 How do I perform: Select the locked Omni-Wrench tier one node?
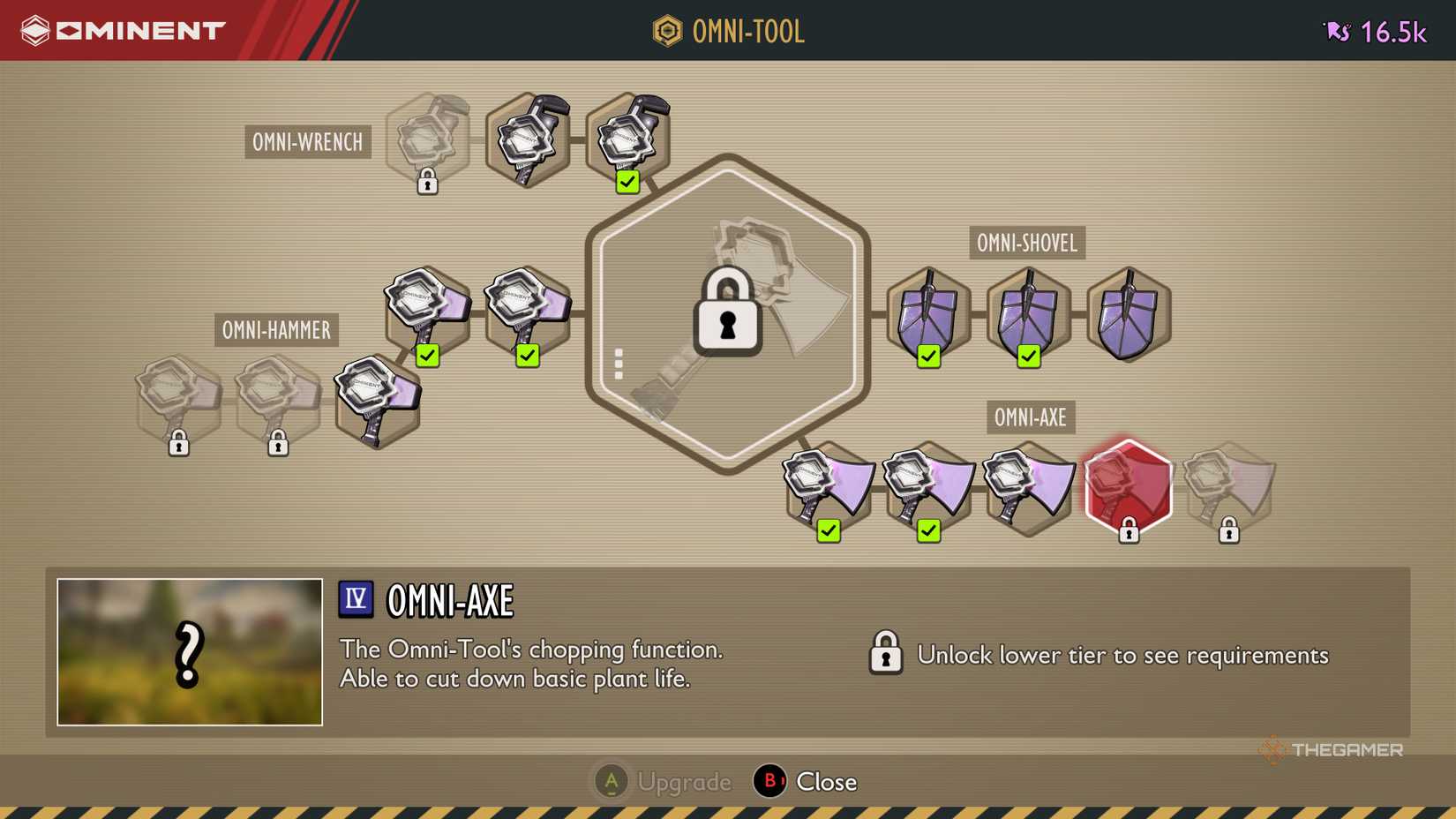pyautogui.click(x=427, y=139)
